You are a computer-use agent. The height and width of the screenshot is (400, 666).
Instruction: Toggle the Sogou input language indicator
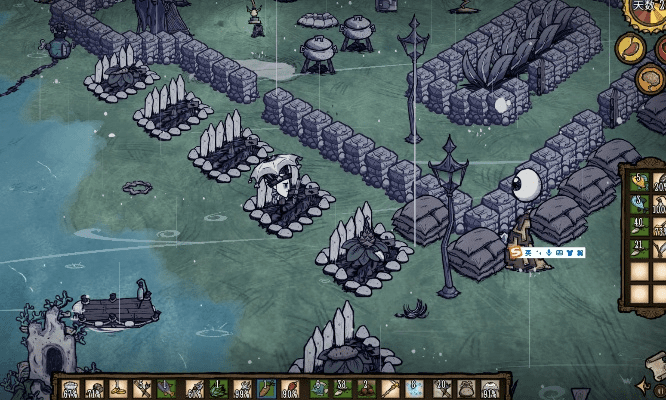(527, 253)
